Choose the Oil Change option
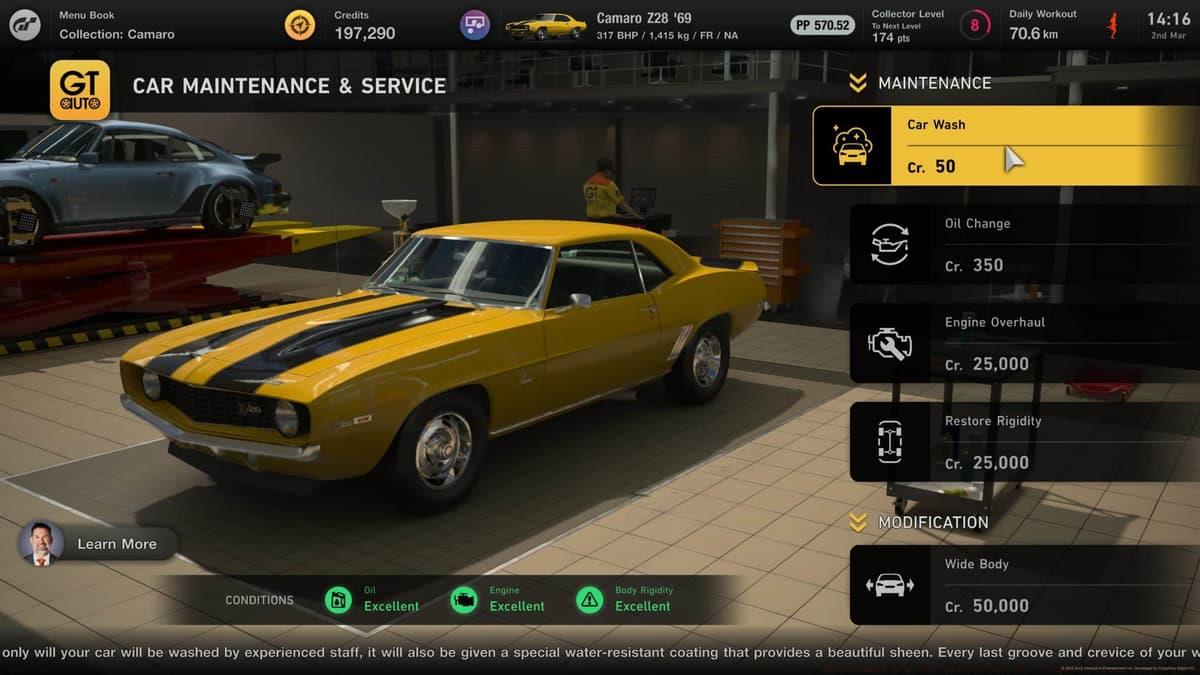The image size is (1200, 675). (1024, 245)
